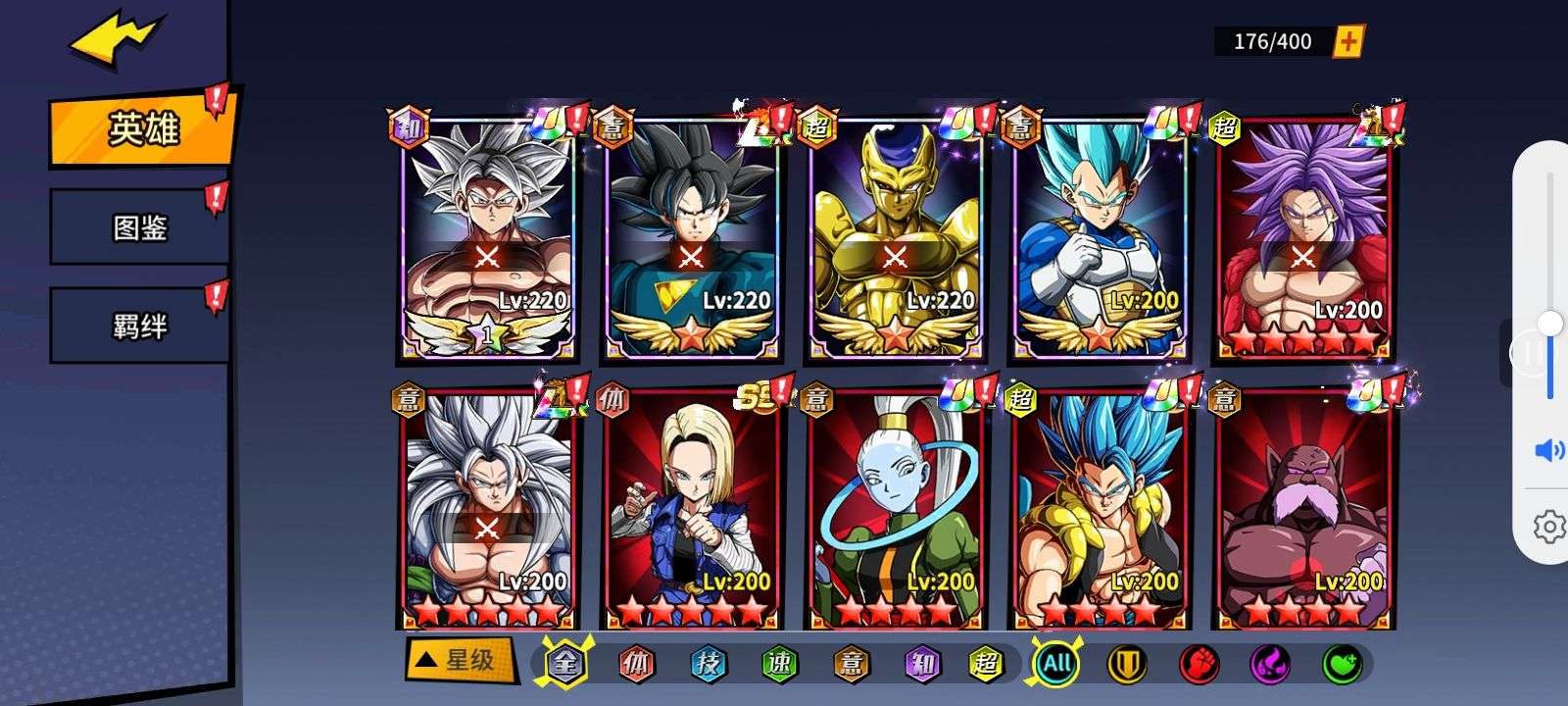Switch to the 图鉴 tab
Image resolution: width=1568 pixels, height=706 pixels.
(x=140, y=227)
